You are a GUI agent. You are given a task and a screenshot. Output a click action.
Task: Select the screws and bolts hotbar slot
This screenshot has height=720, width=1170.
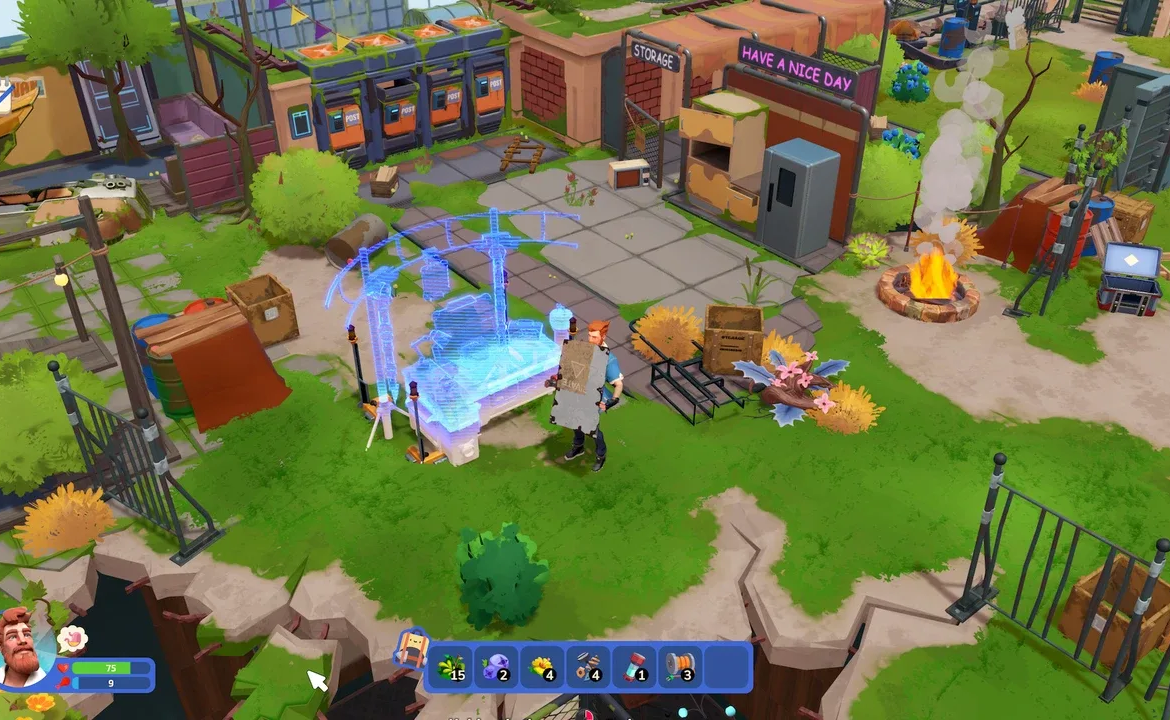point(589,667)
